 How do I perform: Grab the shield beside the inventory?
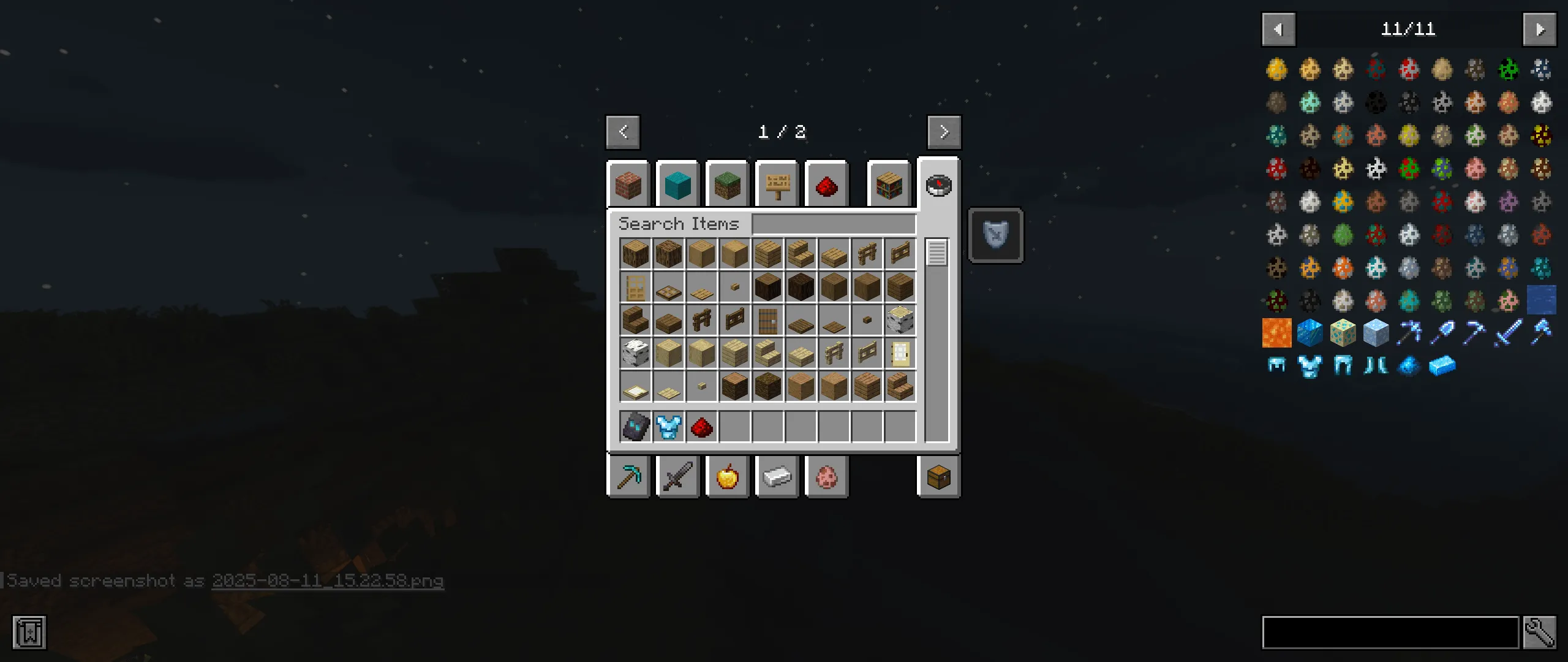pos(996,235)
